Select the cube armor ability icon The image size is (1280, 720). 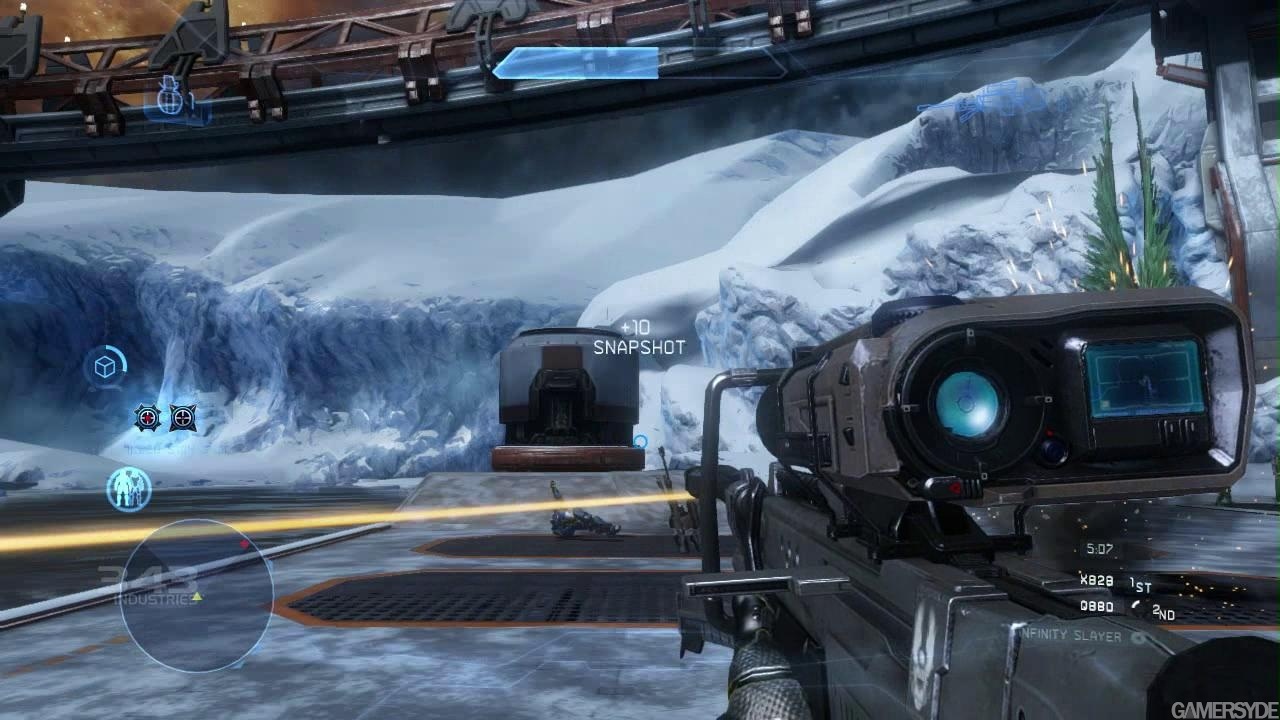104,368
